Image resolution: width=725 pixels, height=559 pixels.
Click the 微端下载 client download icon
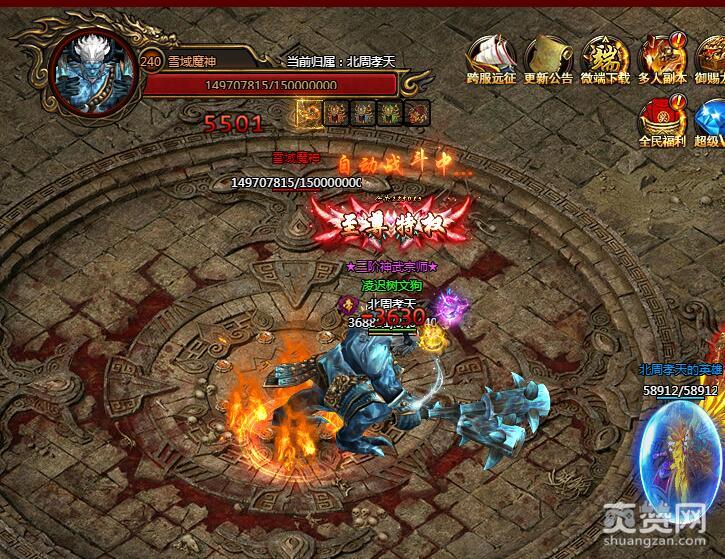tap(605, 53)
